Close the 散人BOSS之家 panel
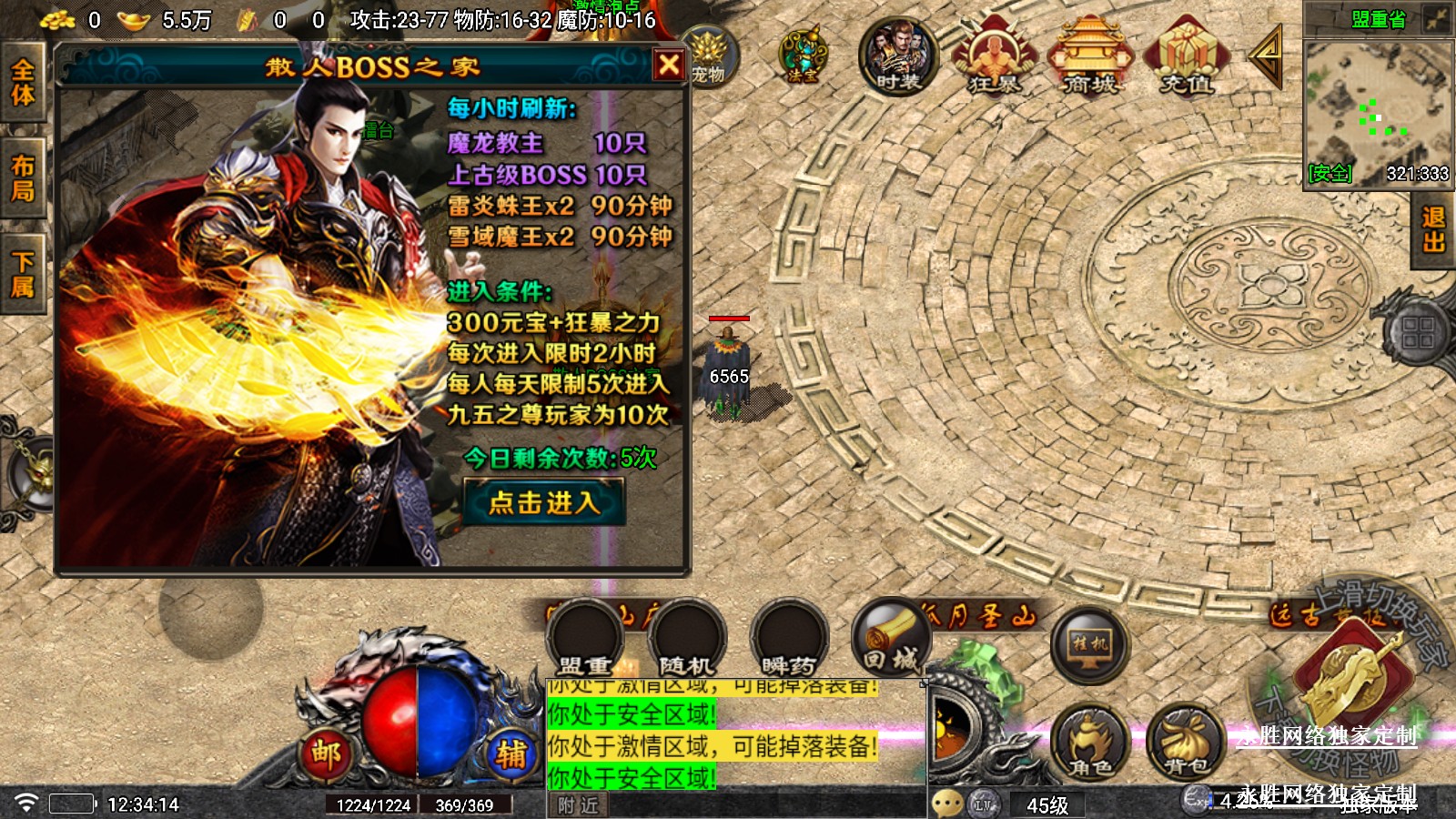1456x819 pixels. point(669,65)
